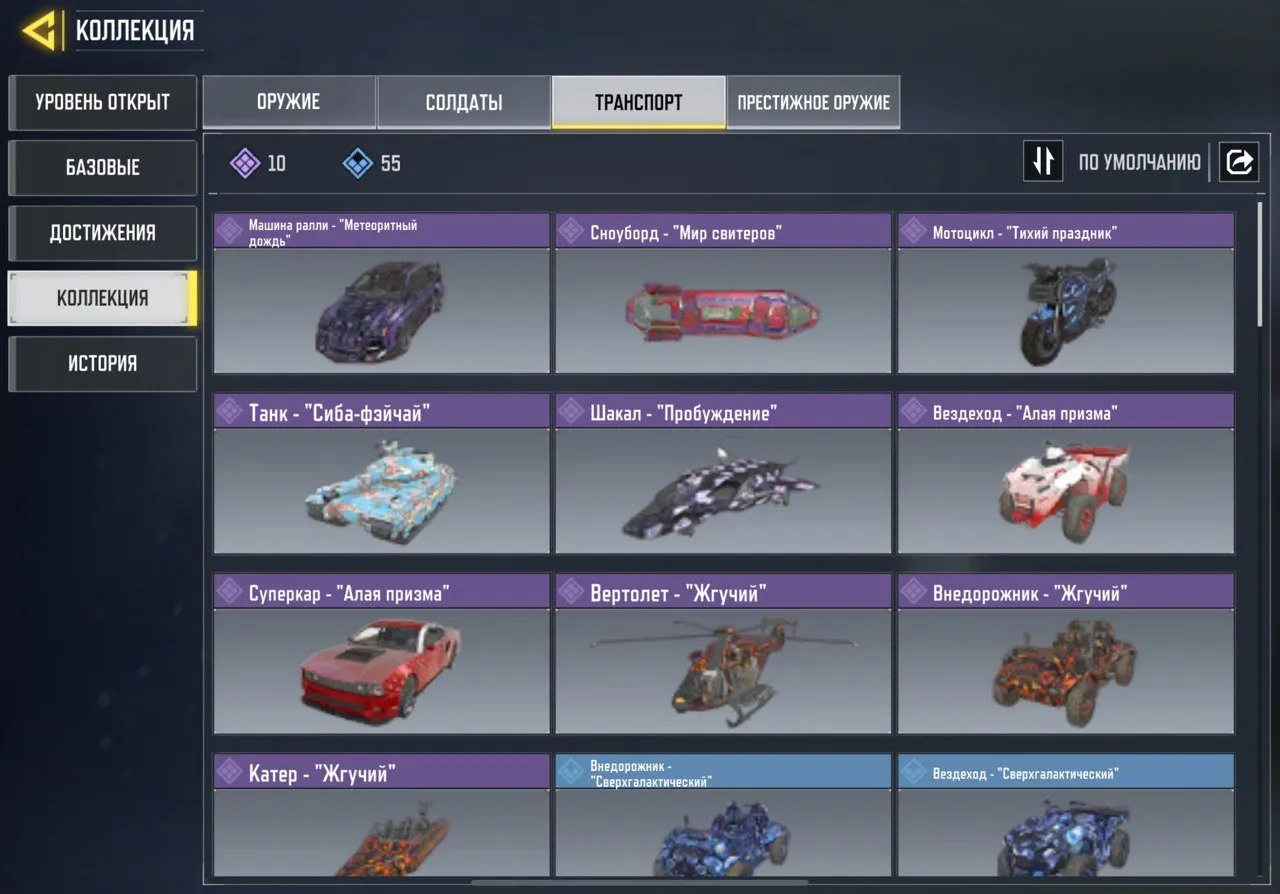Switch to the СОЛДАТЫ tab
This screenshot has width=1280, height=894.
point(464,101)
